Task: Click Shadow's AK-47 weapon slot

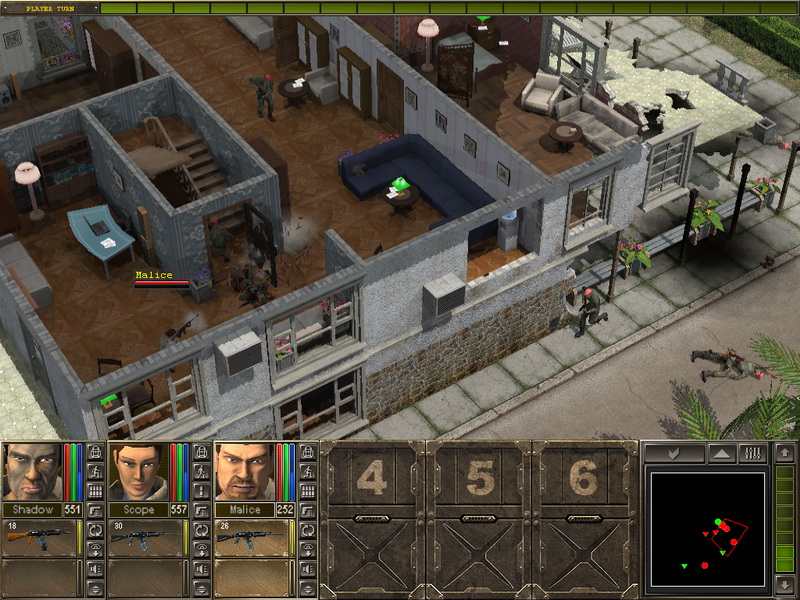Action: [x=41, y=537]
